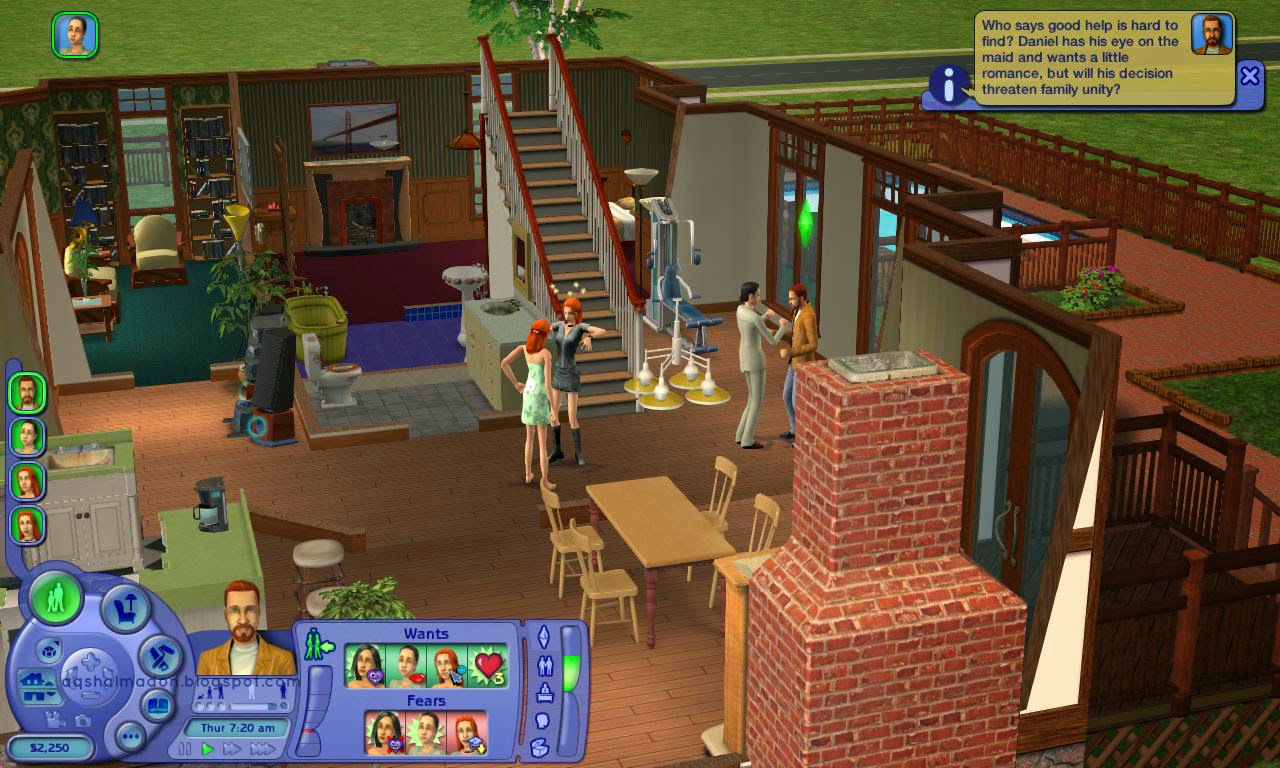Image resolution: width=1280 pixels, height=768 pixels.
Task: Toggle fast-forward speed
Action: point(232,749)
